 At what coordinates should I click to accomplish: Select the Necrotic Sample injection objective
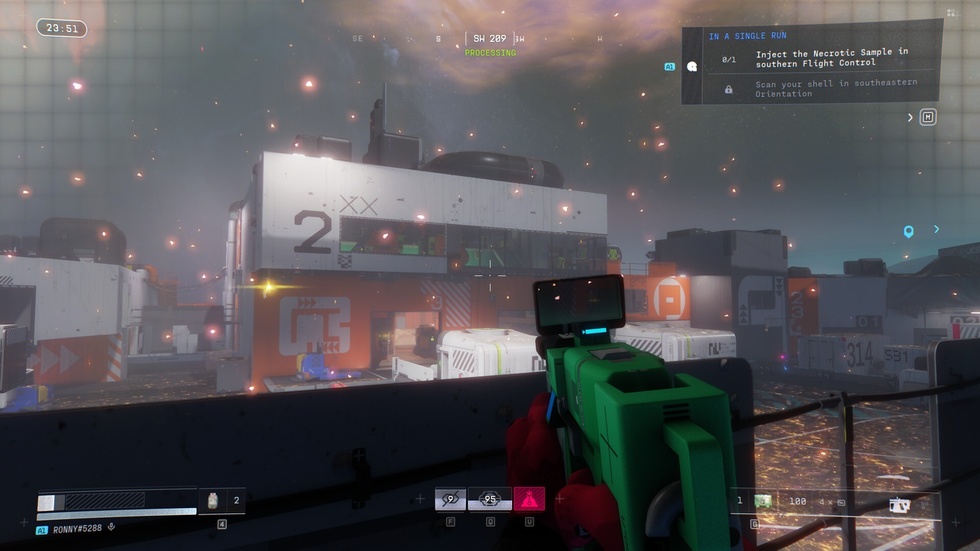[x=831, y=58]
